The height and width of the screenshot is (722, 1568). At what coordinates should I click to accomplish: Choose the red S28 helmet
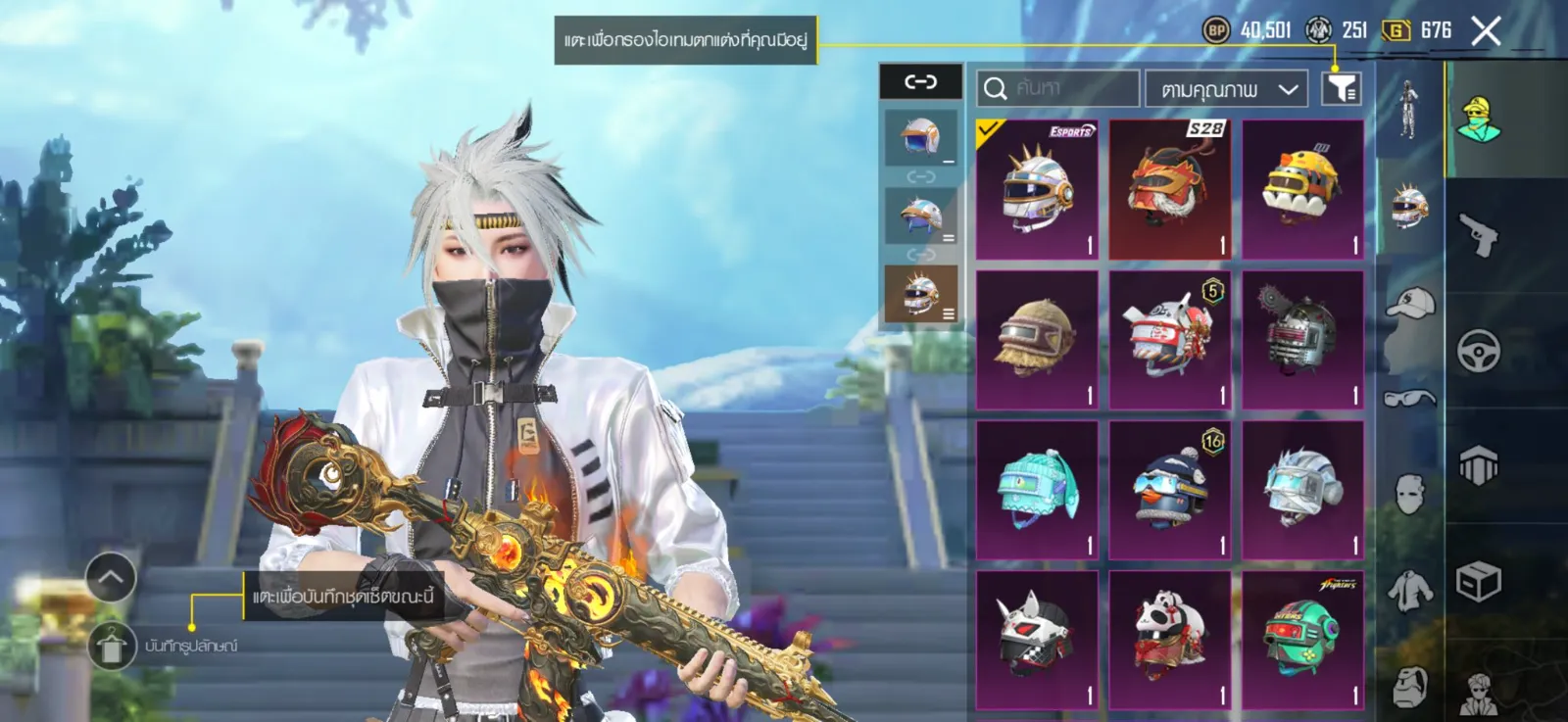click(x=1169, y=190)
